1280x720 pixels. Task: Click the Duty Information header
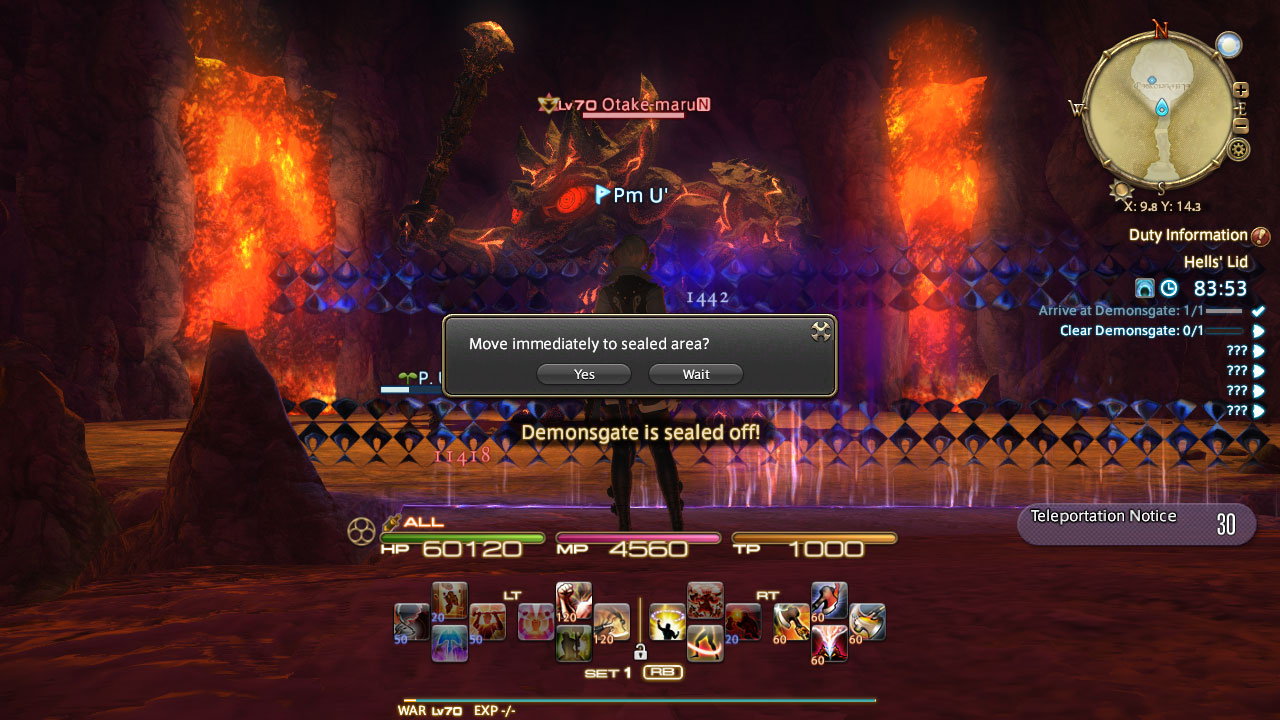click(1189, 234)
